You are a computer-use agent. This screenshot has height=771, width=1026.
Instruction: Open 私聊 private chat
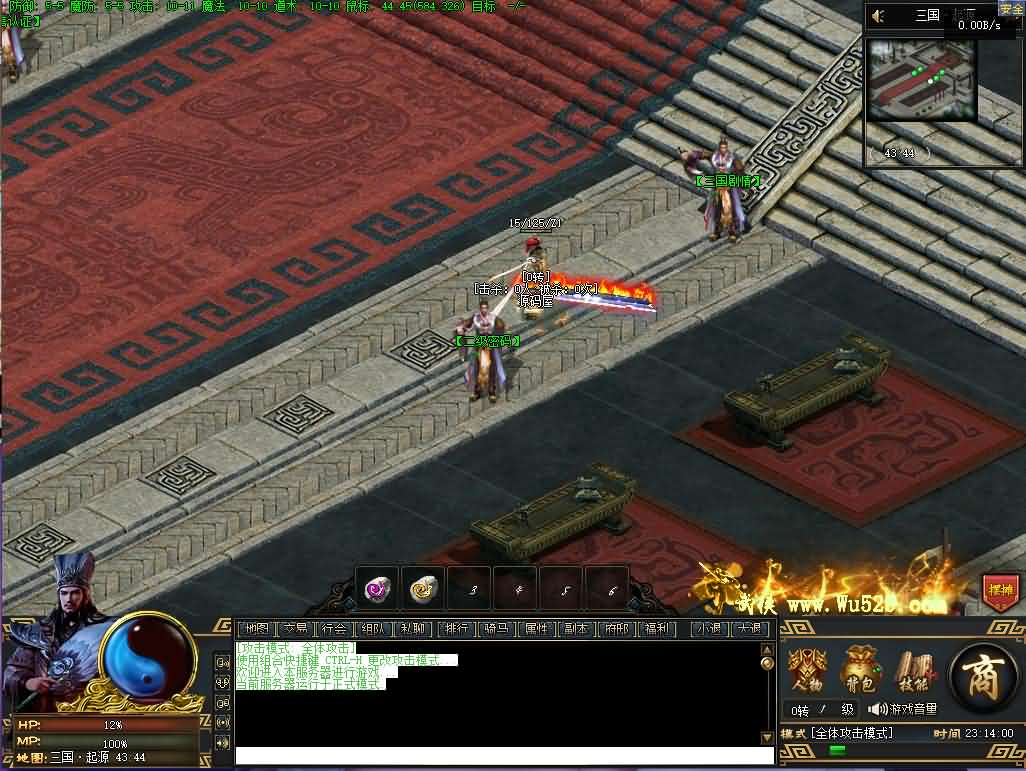pos(412,629)
